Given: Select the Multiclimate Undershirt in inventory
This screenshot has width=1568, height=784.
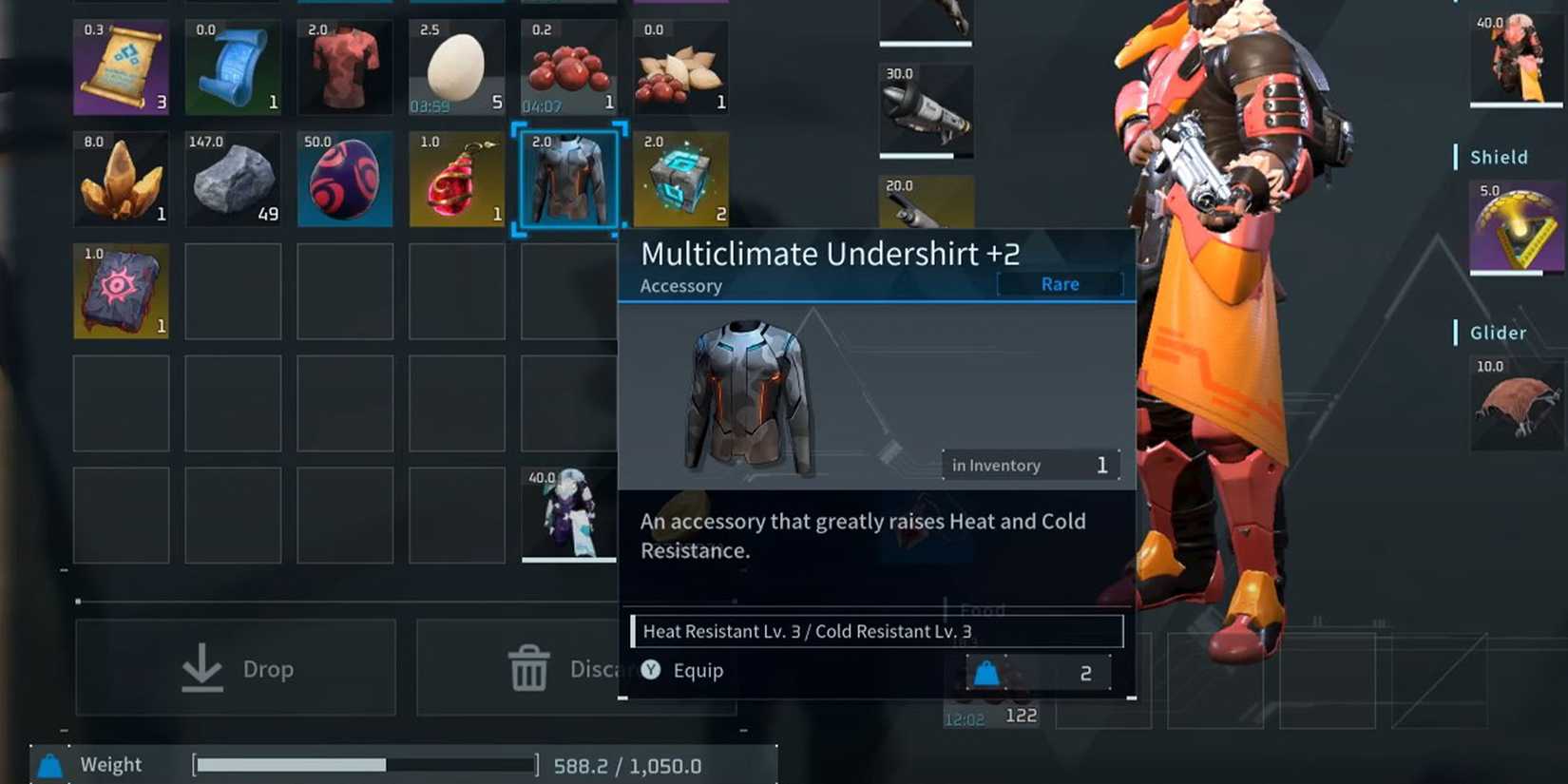Looking at the screenshot, I should 568,179.
